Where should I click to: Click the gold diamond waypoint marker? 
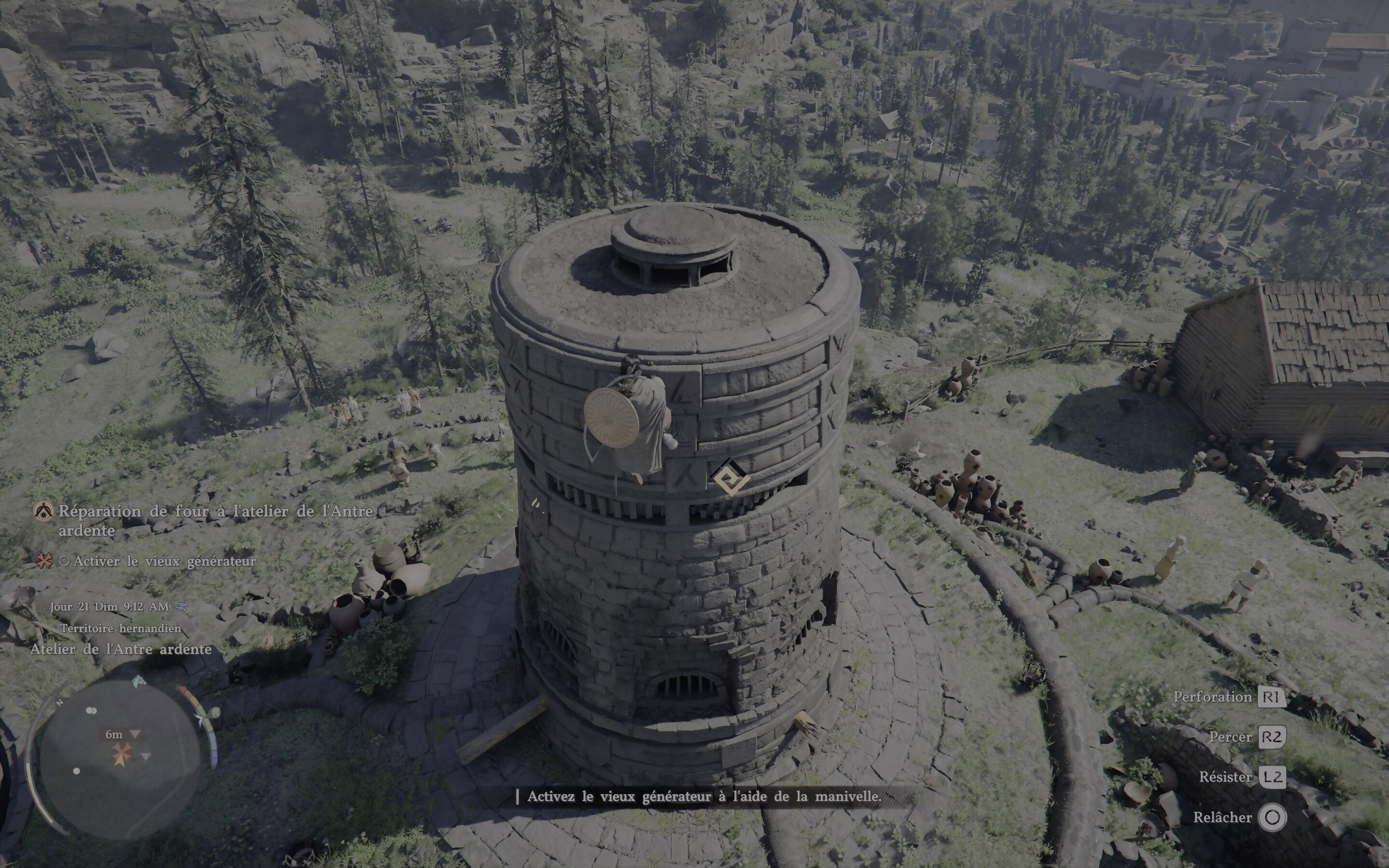click(730, 476)
